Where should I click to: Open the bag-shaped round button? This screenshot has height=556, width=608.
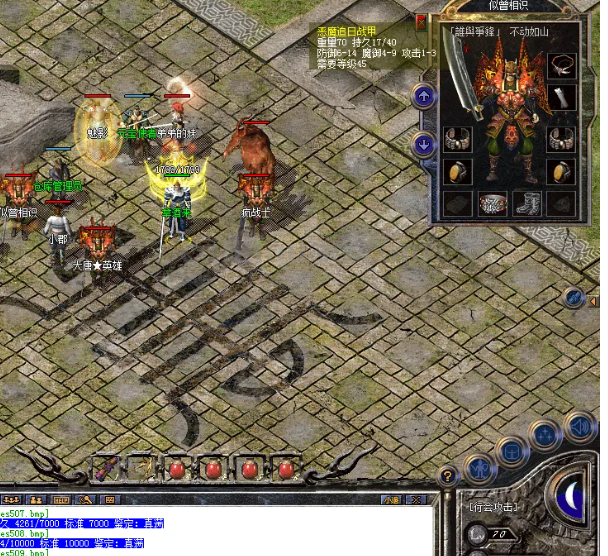(x=513, y=450)
